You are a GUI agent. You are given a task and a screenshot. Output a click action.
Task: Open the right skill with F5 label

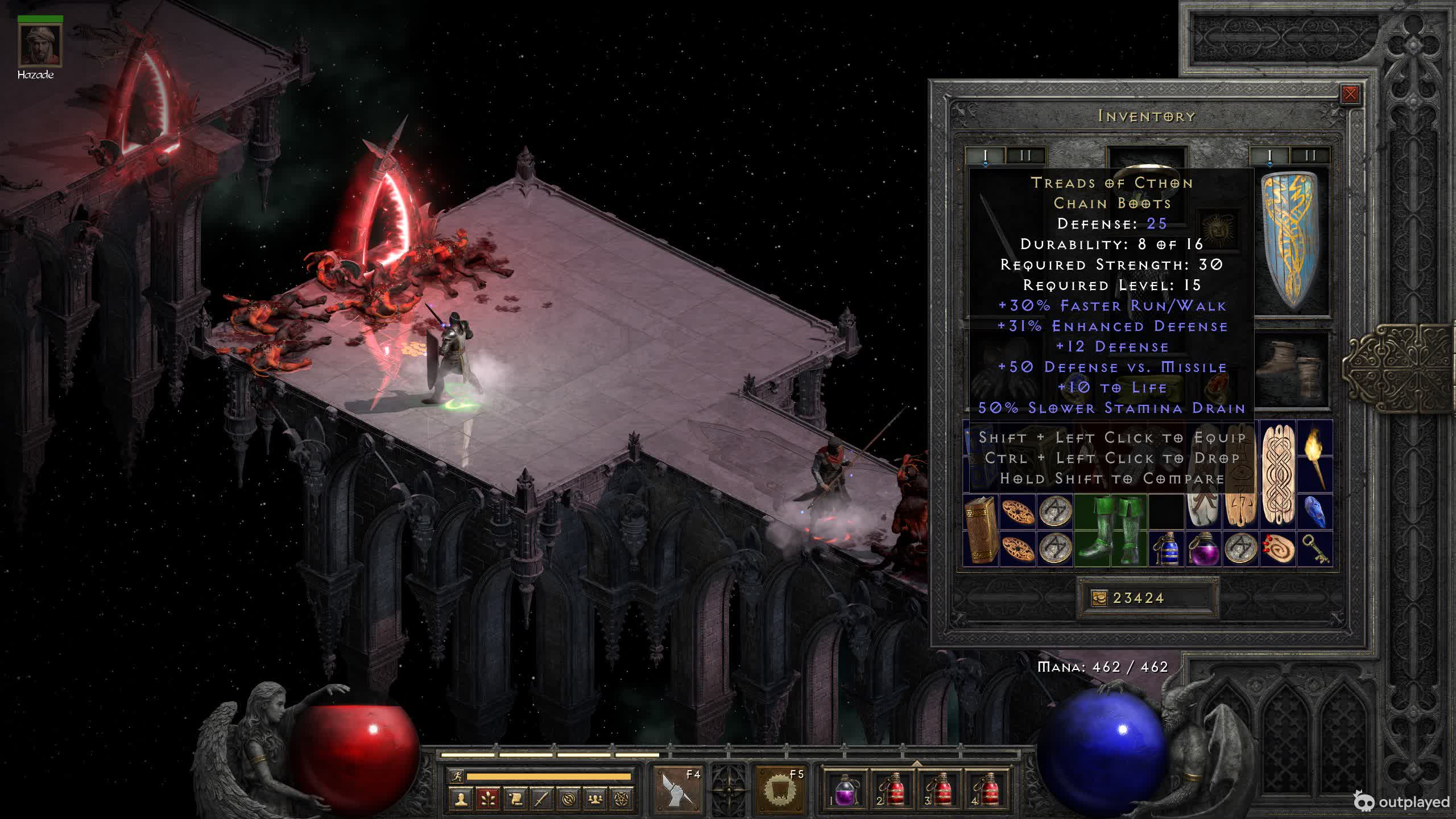click(780, 789)
